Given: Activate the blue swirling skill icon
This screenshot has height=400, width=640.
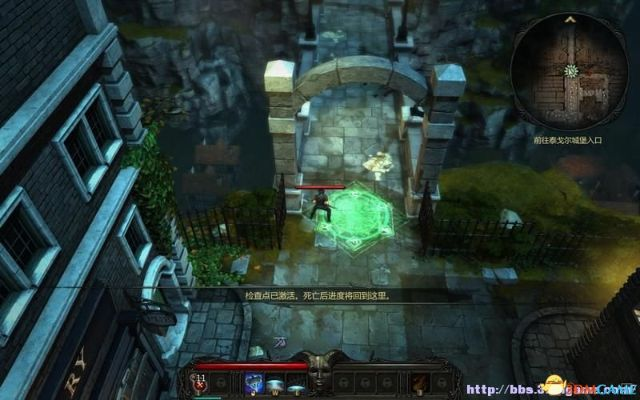Looking at the screenshot, I should click(x=255, y=383).
